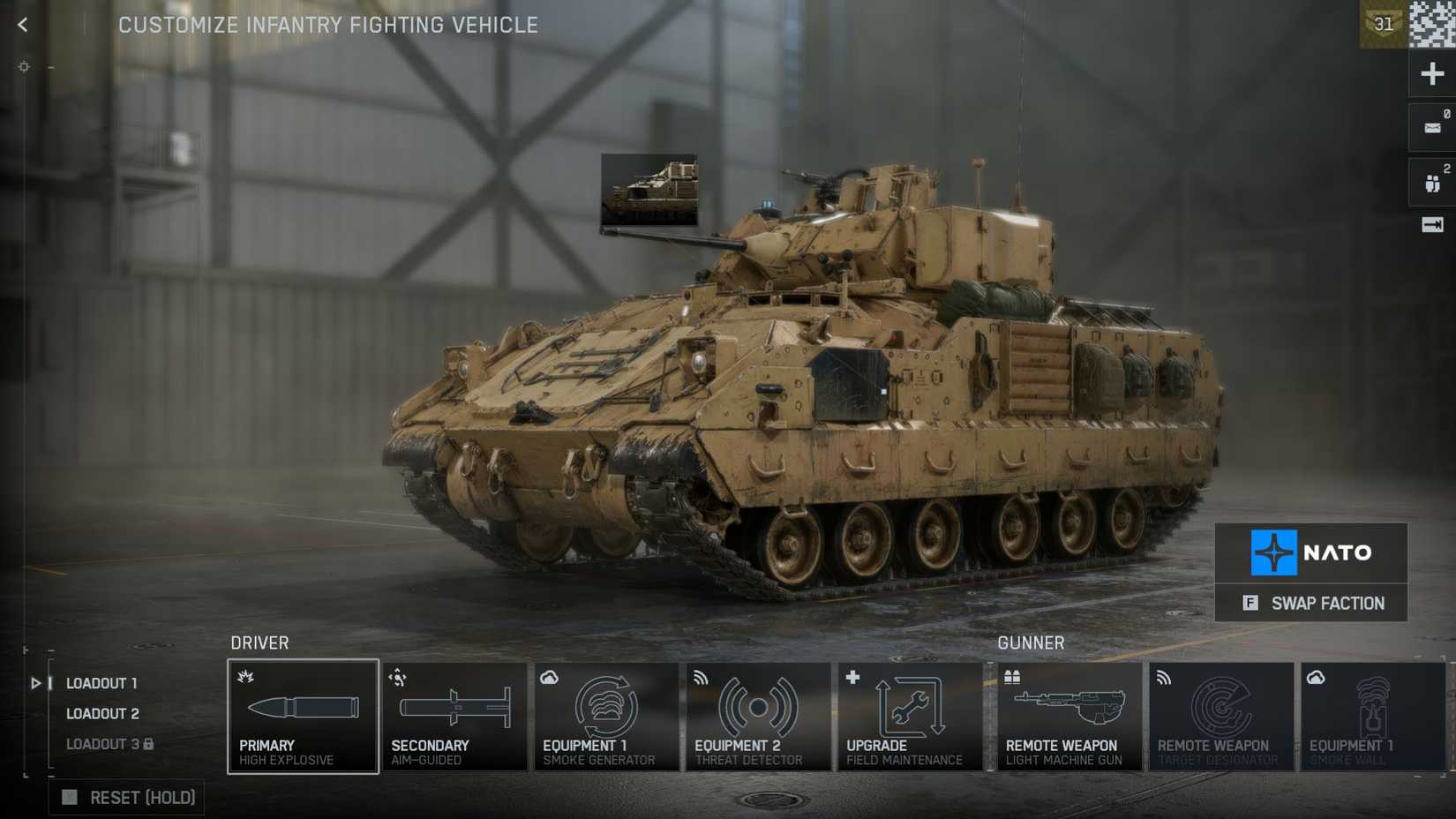
Task: Select the Threat Detector equipment icon
Action: pyautogui.click(x=758, y=715)
